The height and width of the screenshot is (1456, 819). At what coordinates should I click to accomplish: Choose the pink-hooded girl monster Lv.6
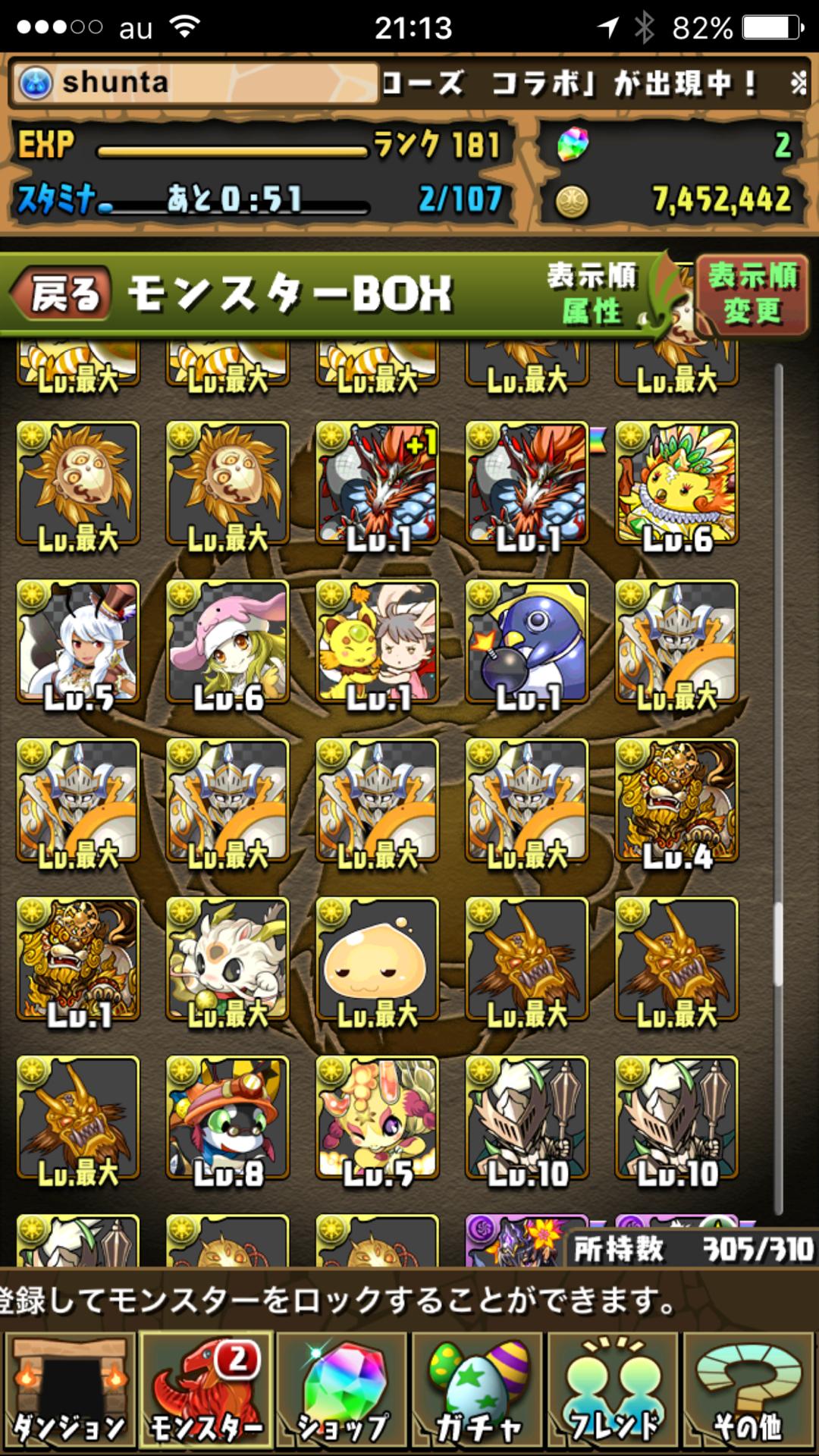[227, 642]
